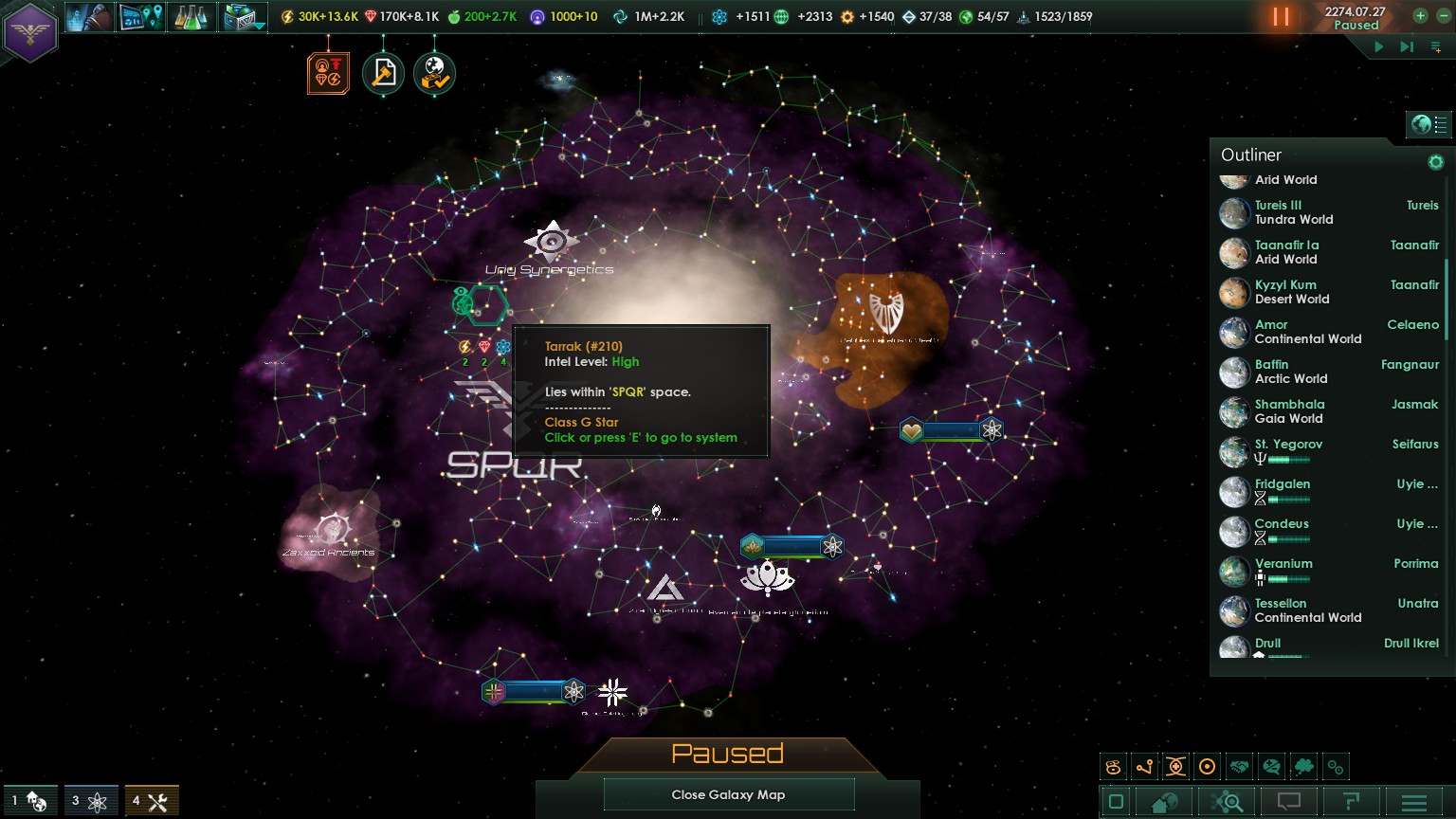Switch to handshake diplomatic map mode
This screenshot has height=819, width=1456.
pos(1239,767)
